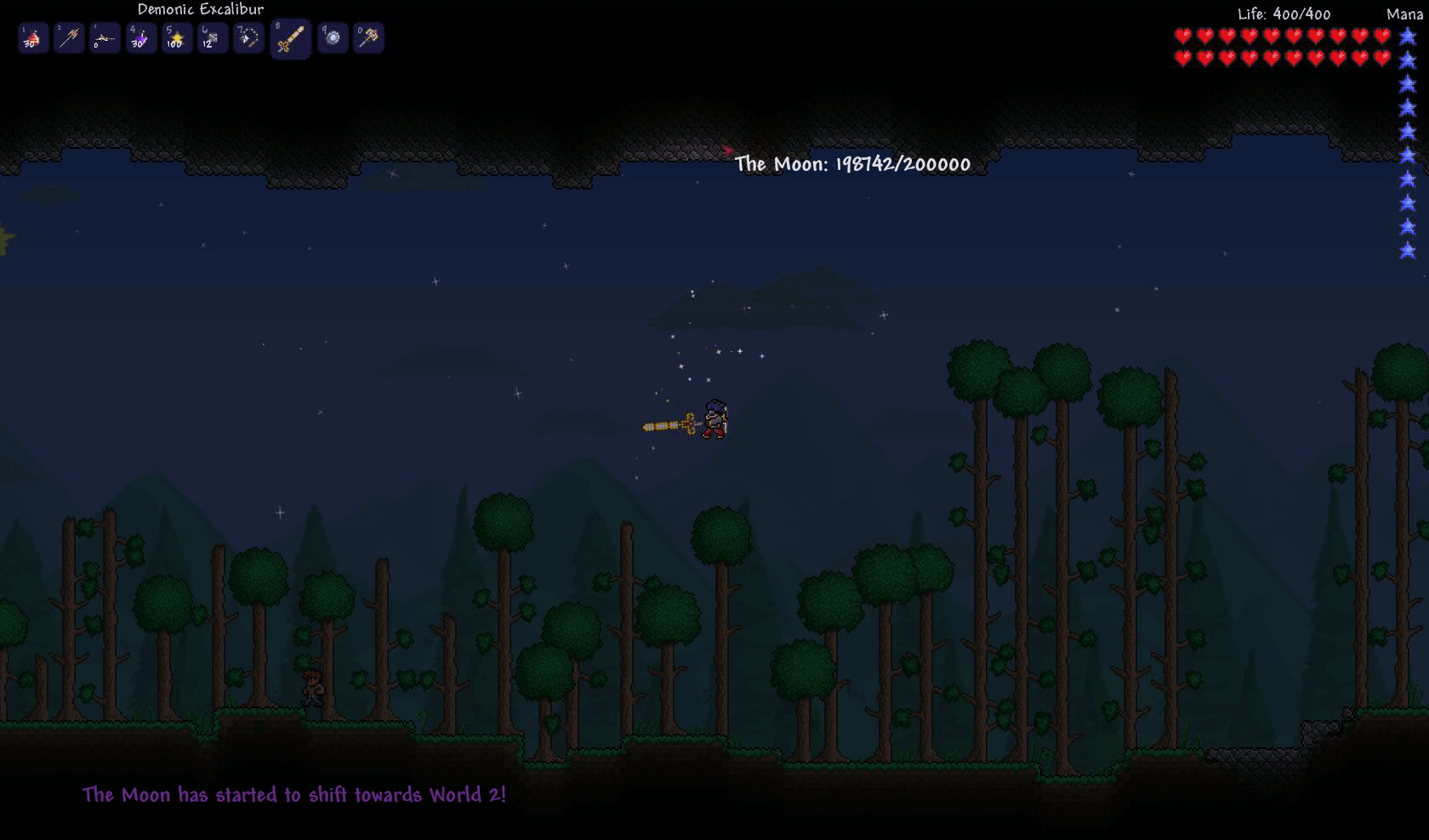The width and height of the screenshot is (1429, 840).
Task: Select the scythe weapon in hotbar slot 7
Action: point(248,37)
